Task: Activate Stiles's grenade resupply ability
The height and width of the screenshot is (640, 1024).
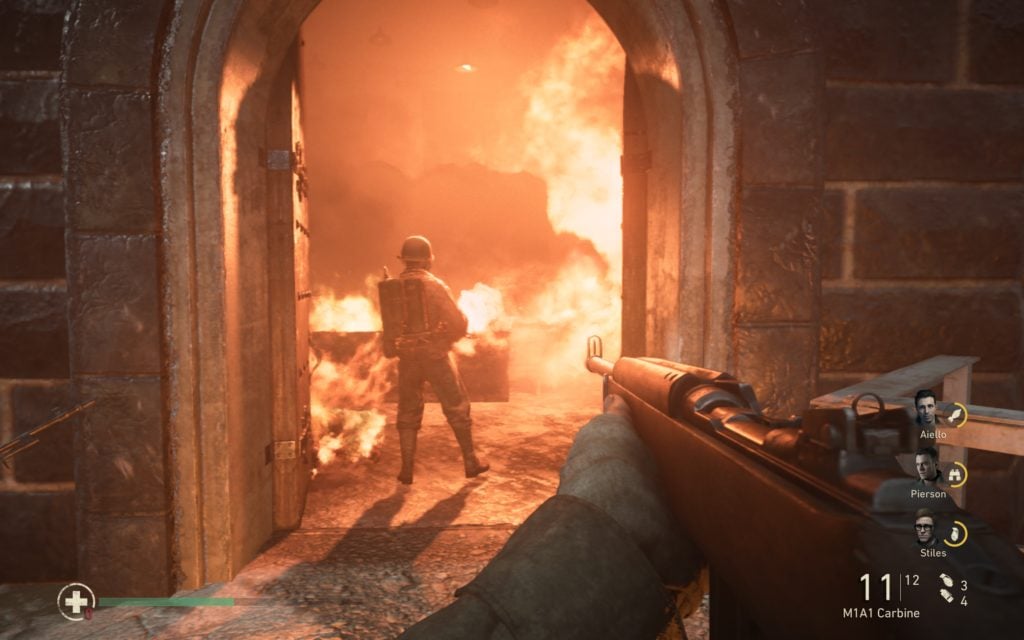Action: pos(955,533)
